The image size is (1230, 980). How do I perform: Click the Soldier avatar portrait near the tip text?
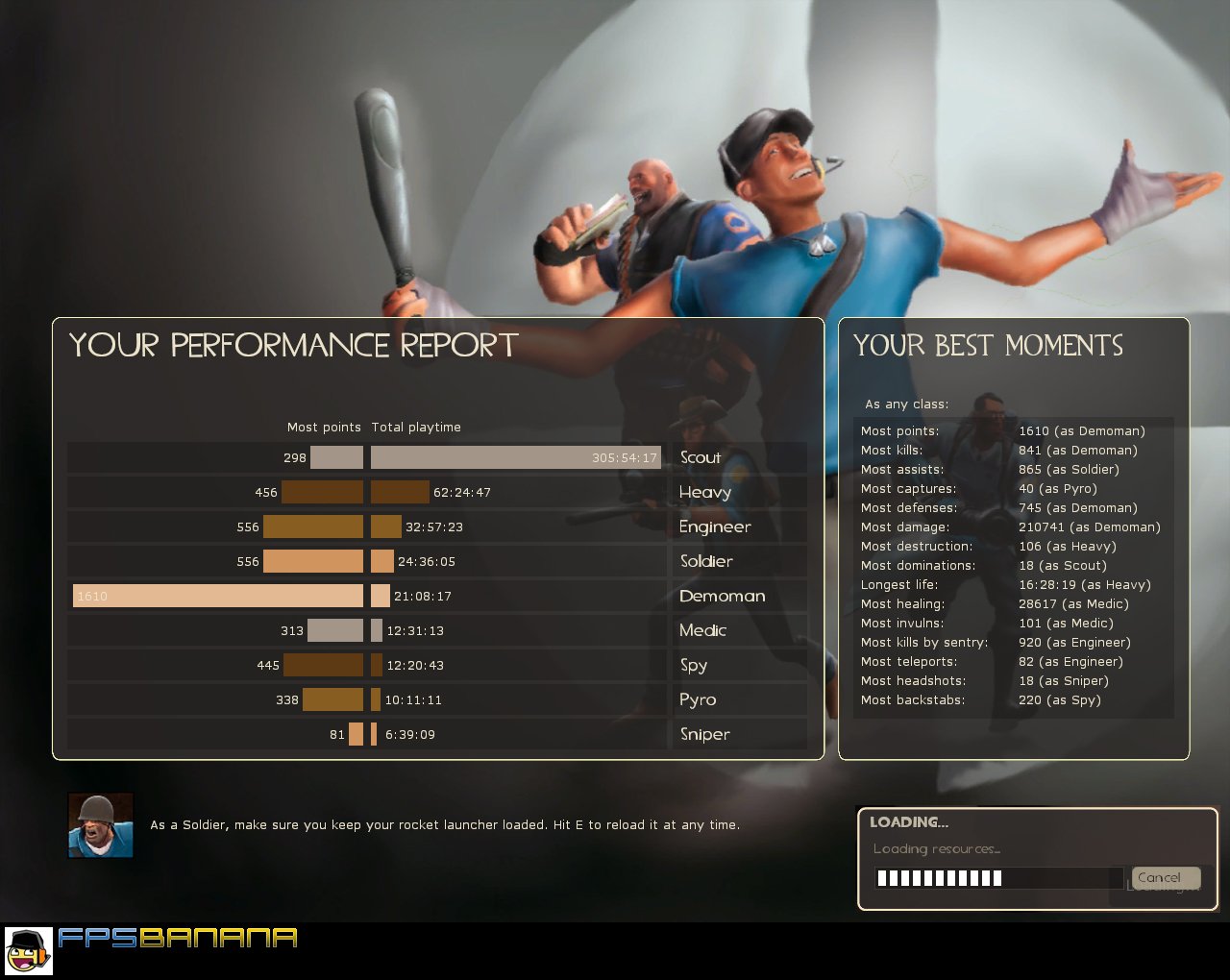click(x=100, y=823)
